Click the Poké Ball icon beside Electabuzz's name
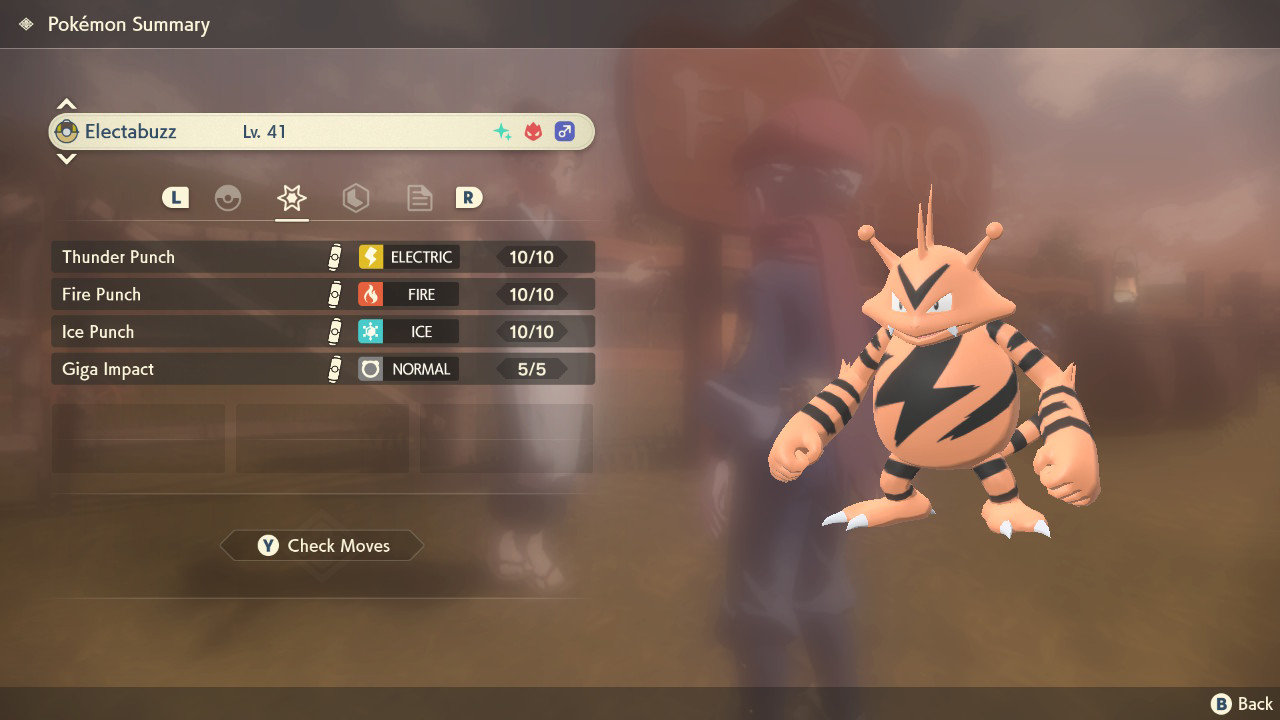The image size is (1280, 720). 66,131
